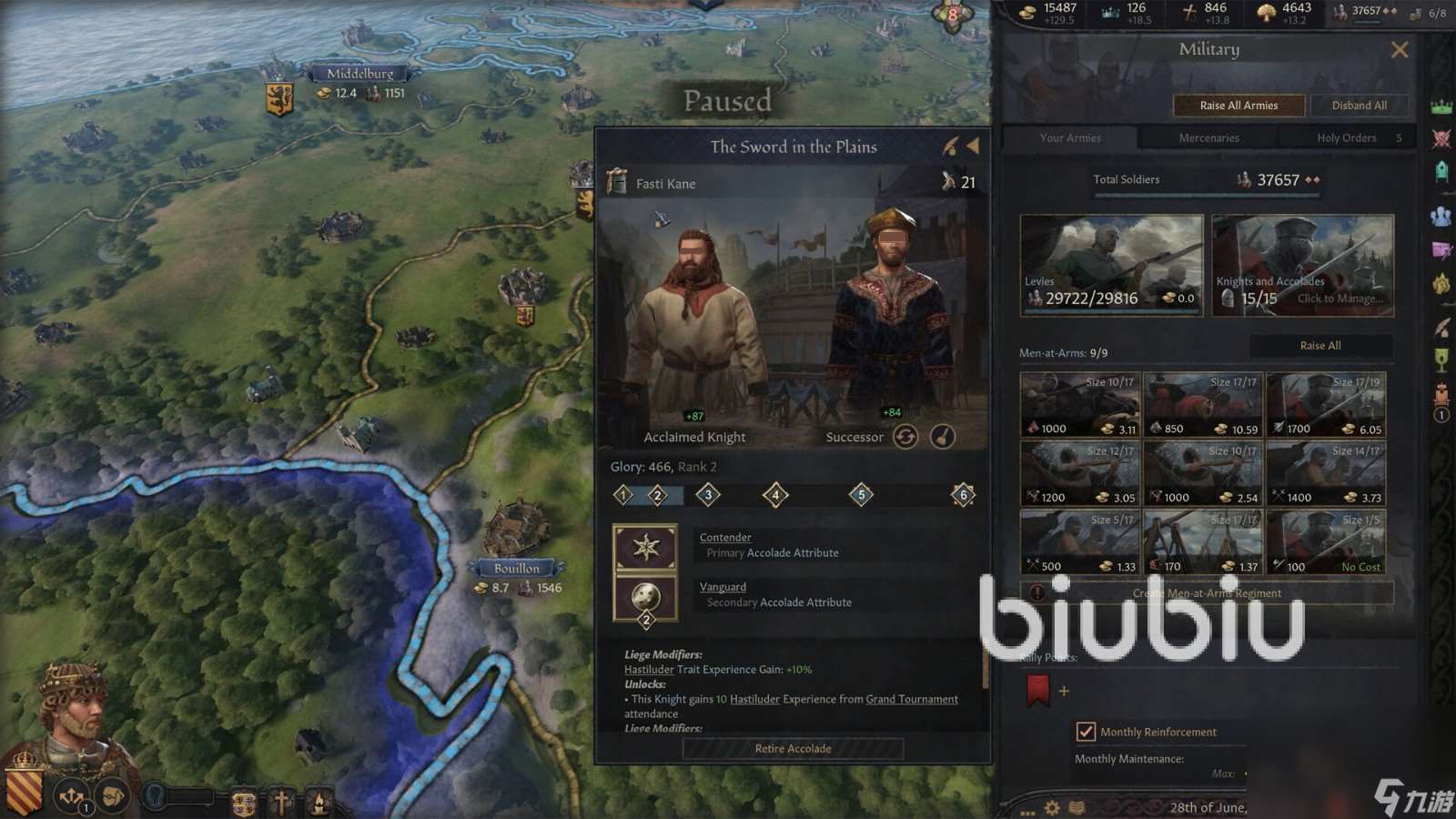Select the Your Armies tab

[x=1070, y=138]
